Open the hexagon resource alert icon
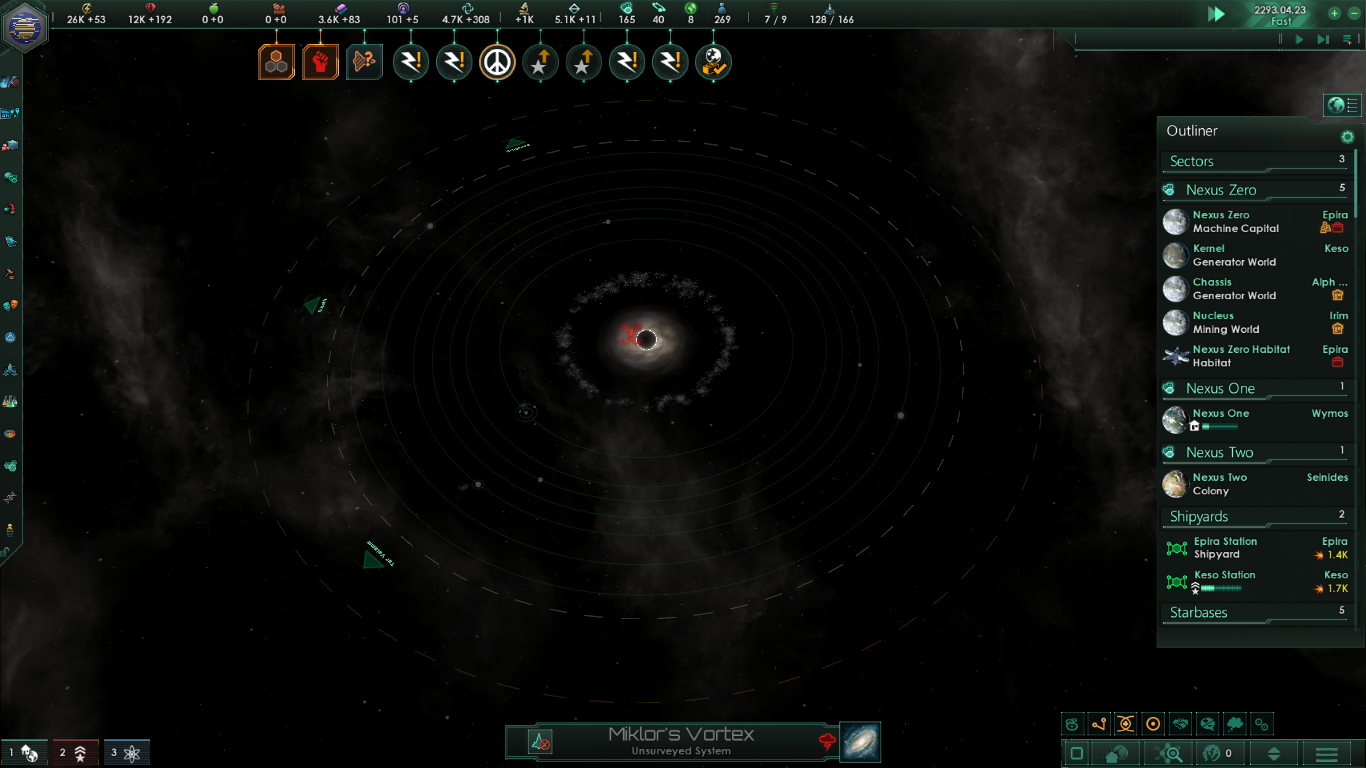Image resolution: width=1366 pixels, height=768 pixels. coord(276,62)
